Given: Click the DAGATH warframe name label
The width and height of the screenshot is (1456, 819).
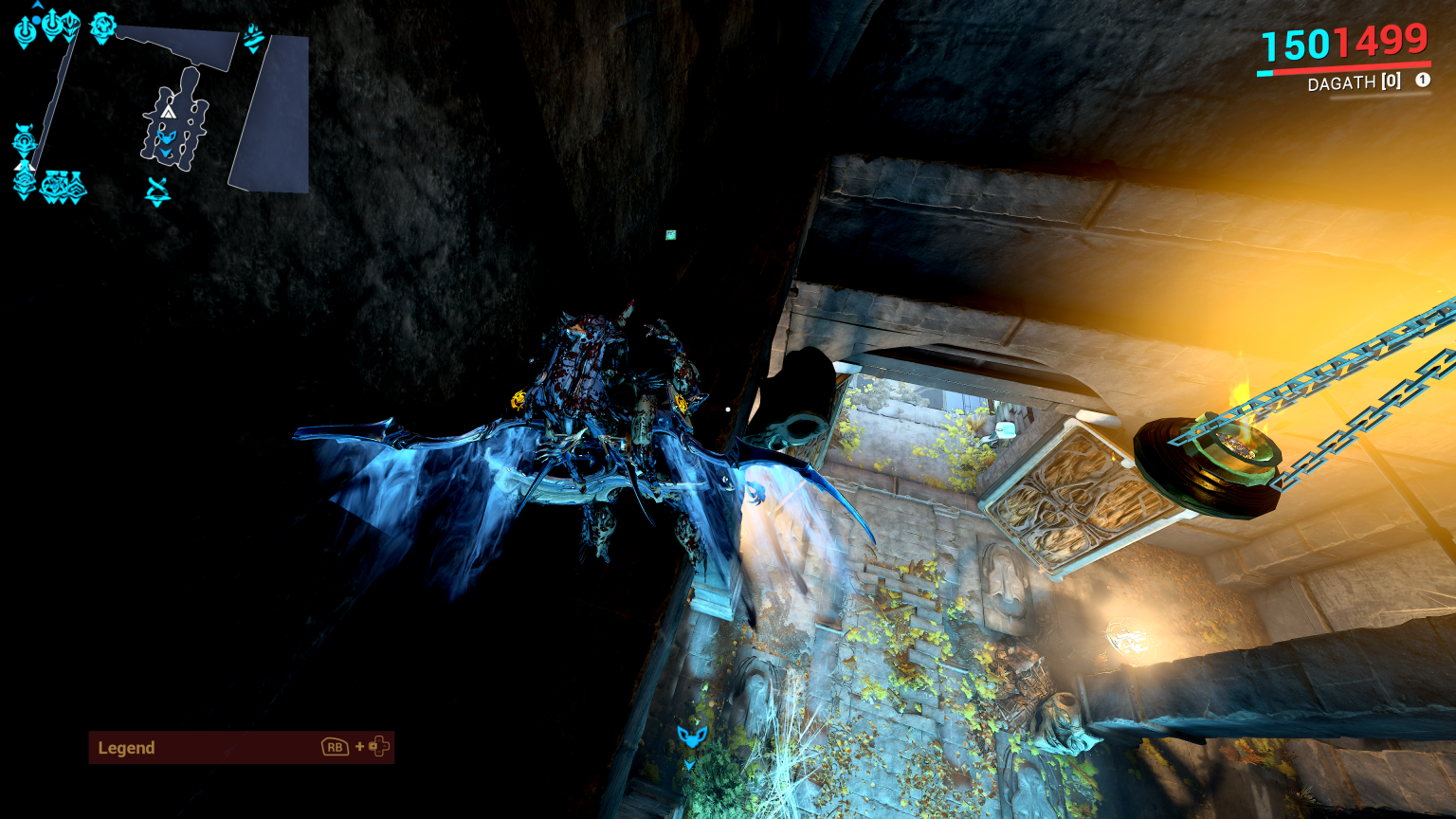Looking at the screenshot, I should [1342, 82].
